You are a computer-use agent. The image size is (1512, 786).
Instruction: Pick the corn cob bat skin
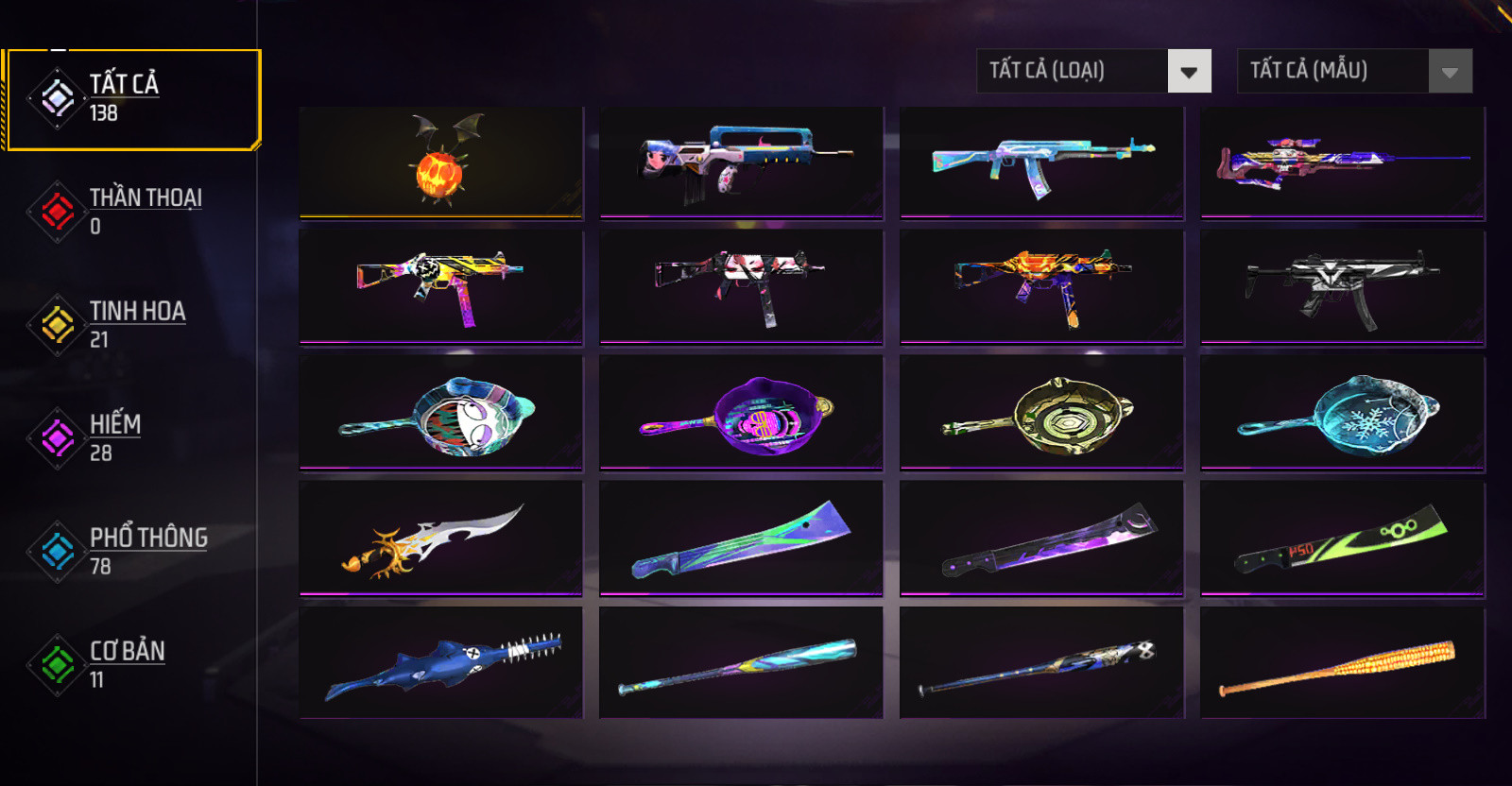1343,663
